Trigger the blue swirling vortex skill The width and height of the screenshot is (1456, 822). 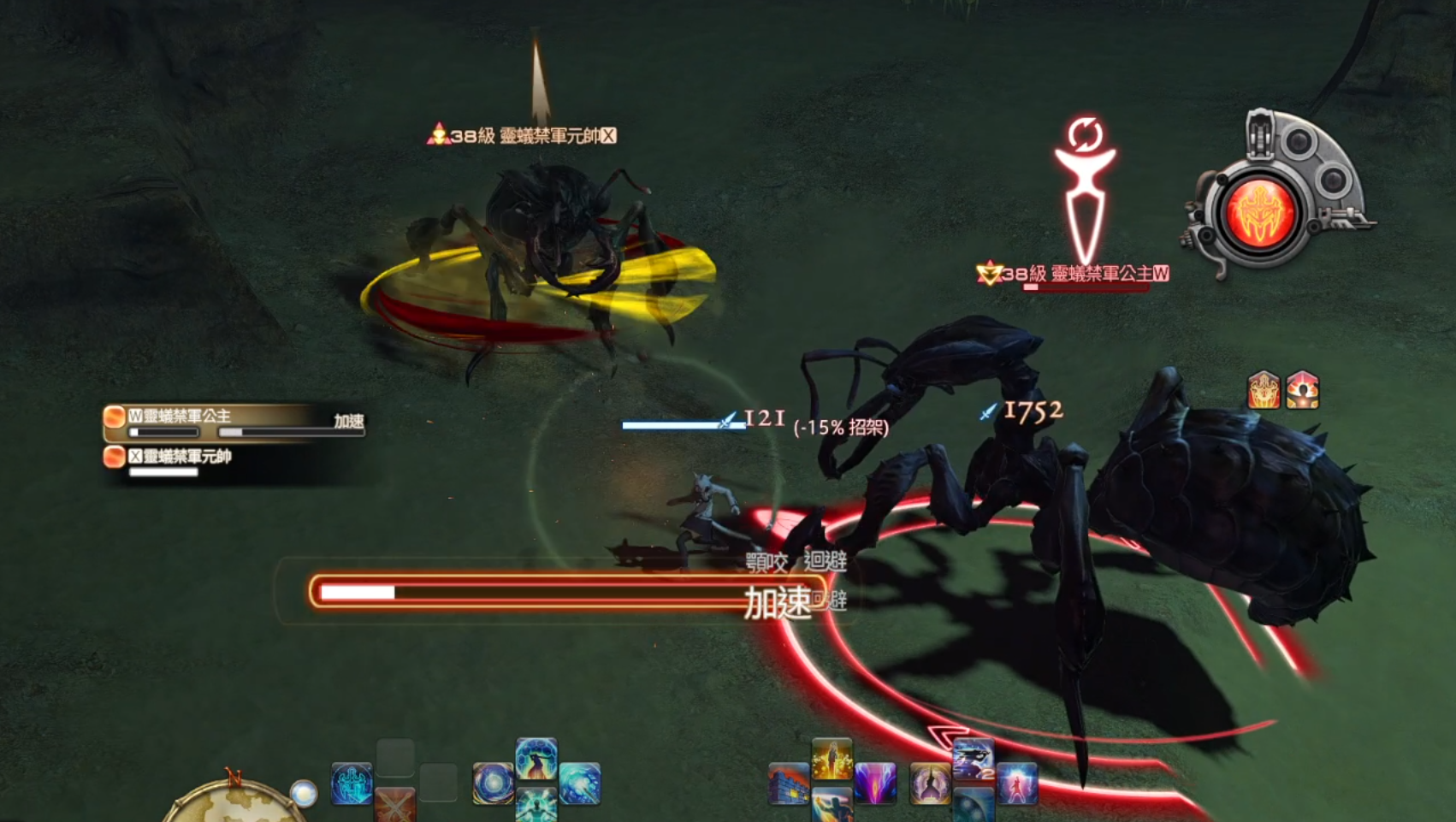point(494,784)
